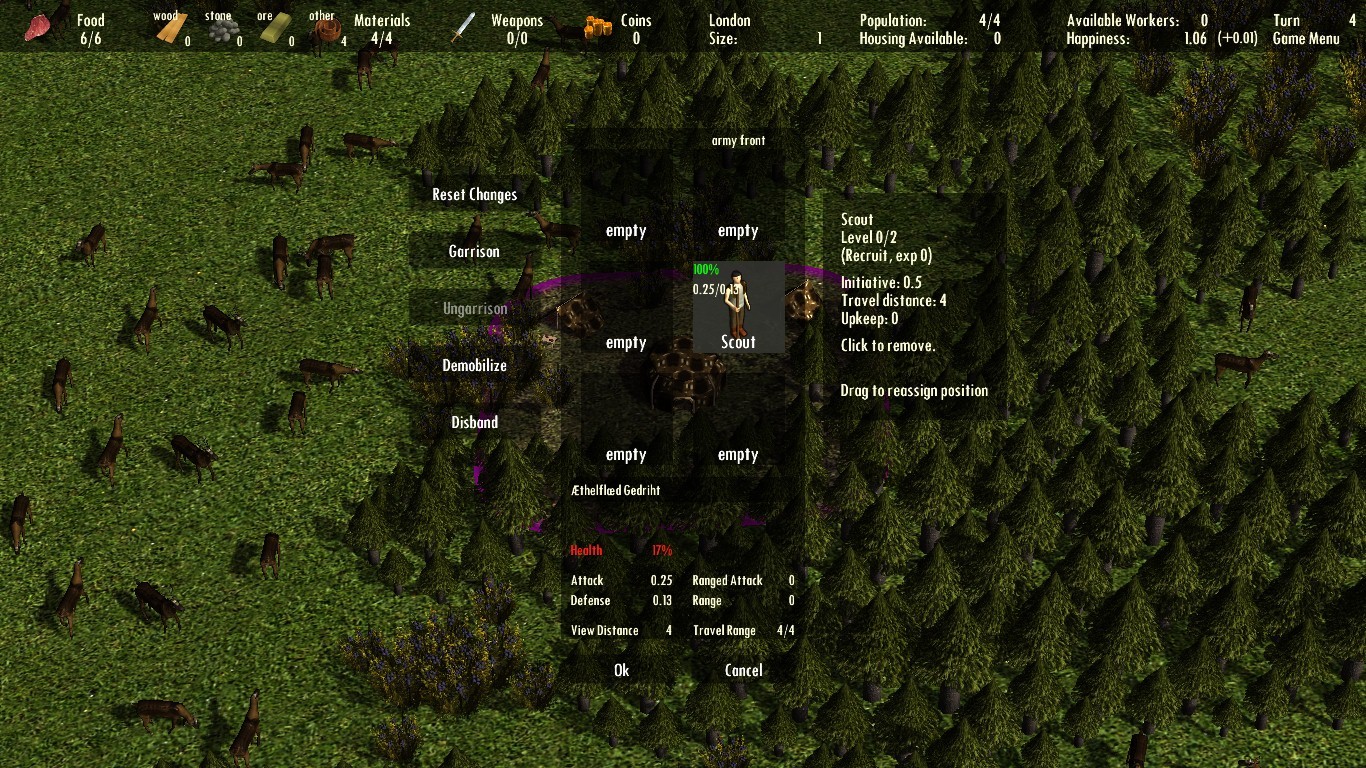Click the top-left empty formation slot
Viewport: 1366px width, 768px height.
pos(625,230)
